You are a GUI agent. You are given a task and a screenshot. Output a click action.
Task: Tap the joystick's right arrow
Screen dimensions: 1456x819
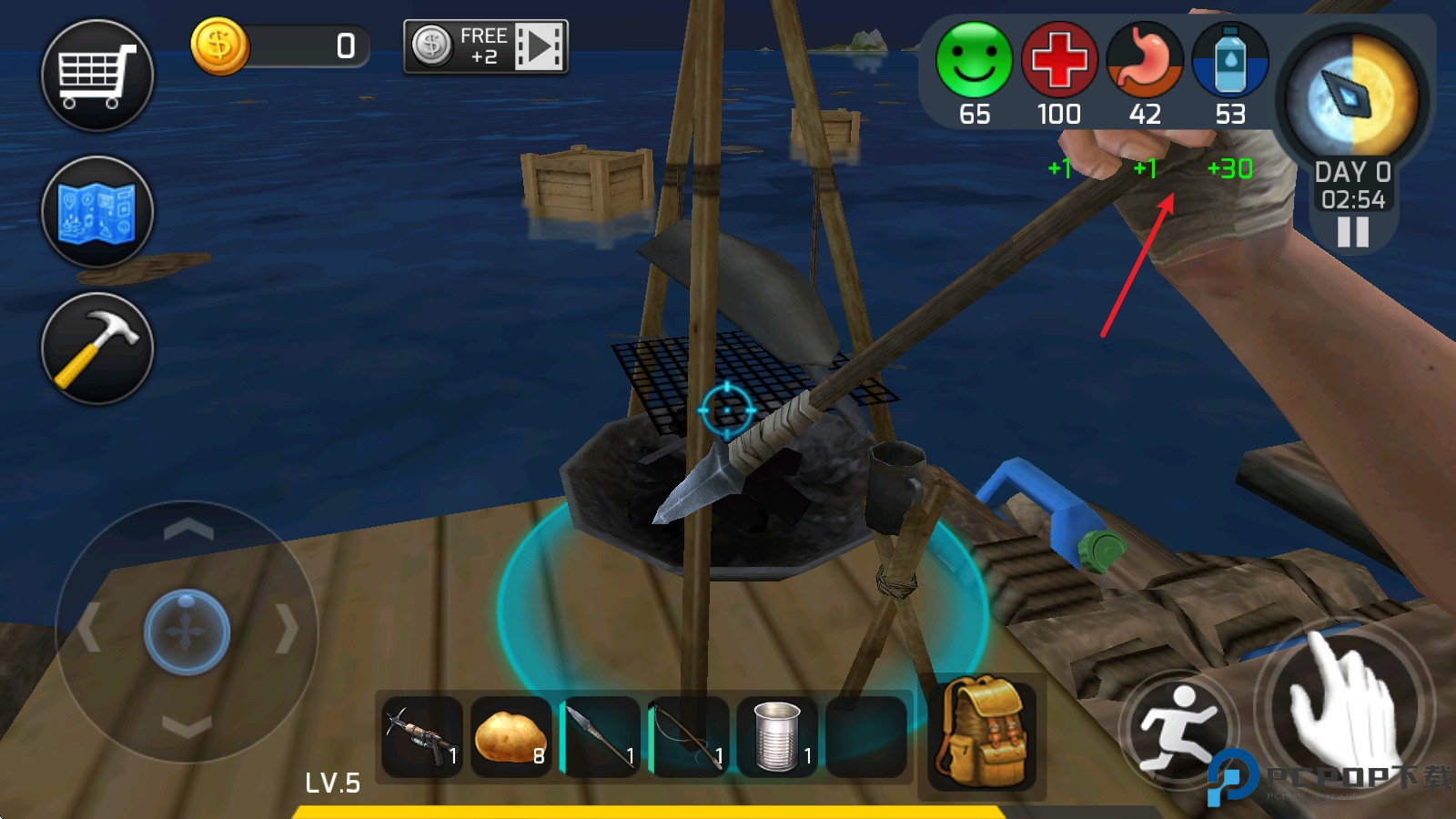(288, 628)
